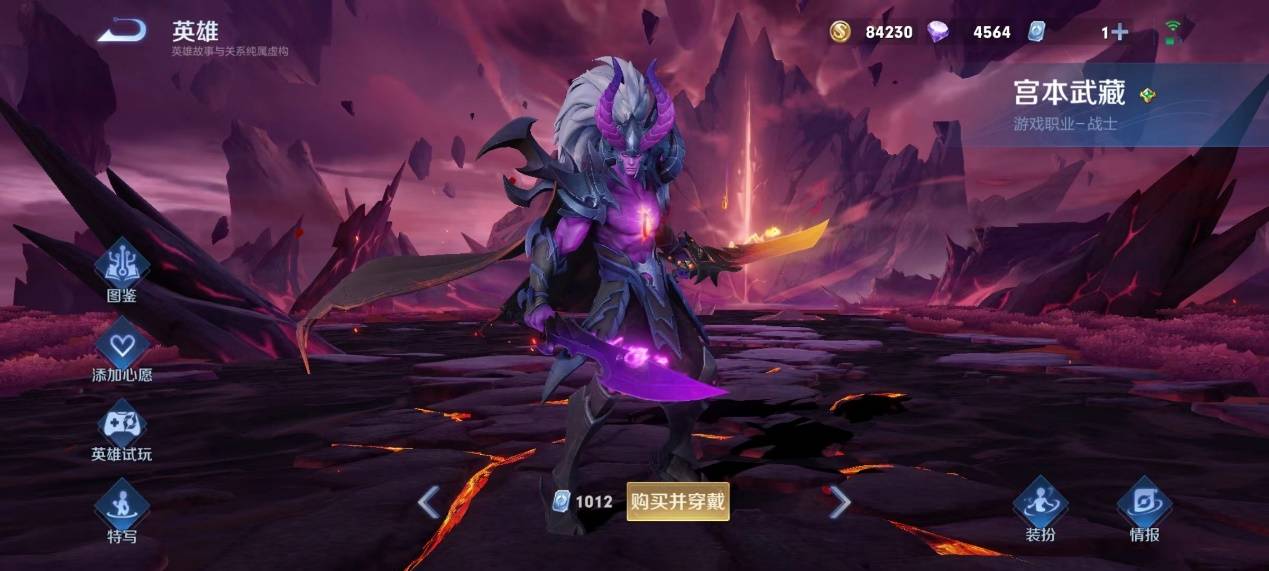
Task: Show the next skin with right arrow
Action: (x=840, y=502)
